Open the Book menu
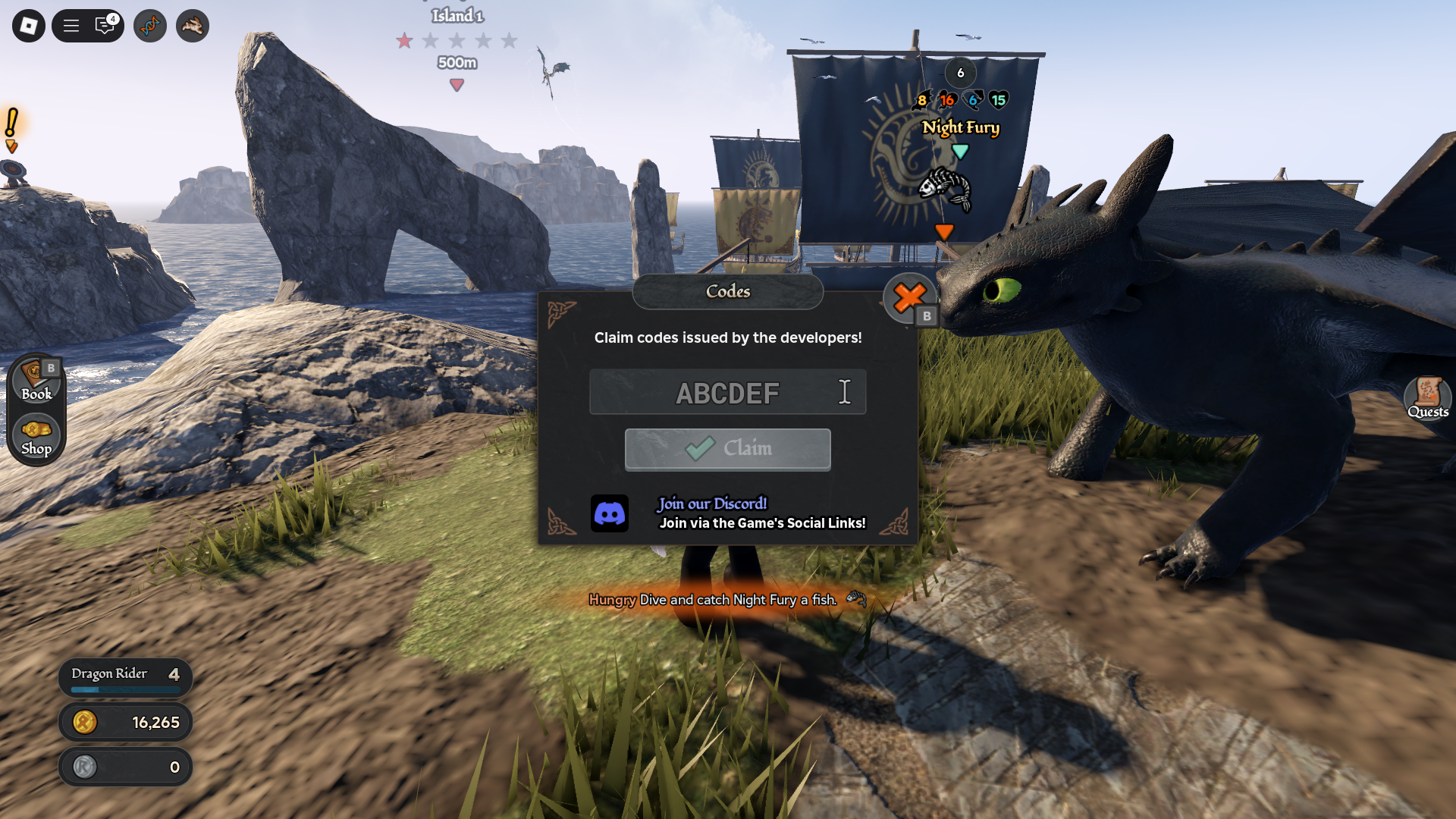 [36, 381]
